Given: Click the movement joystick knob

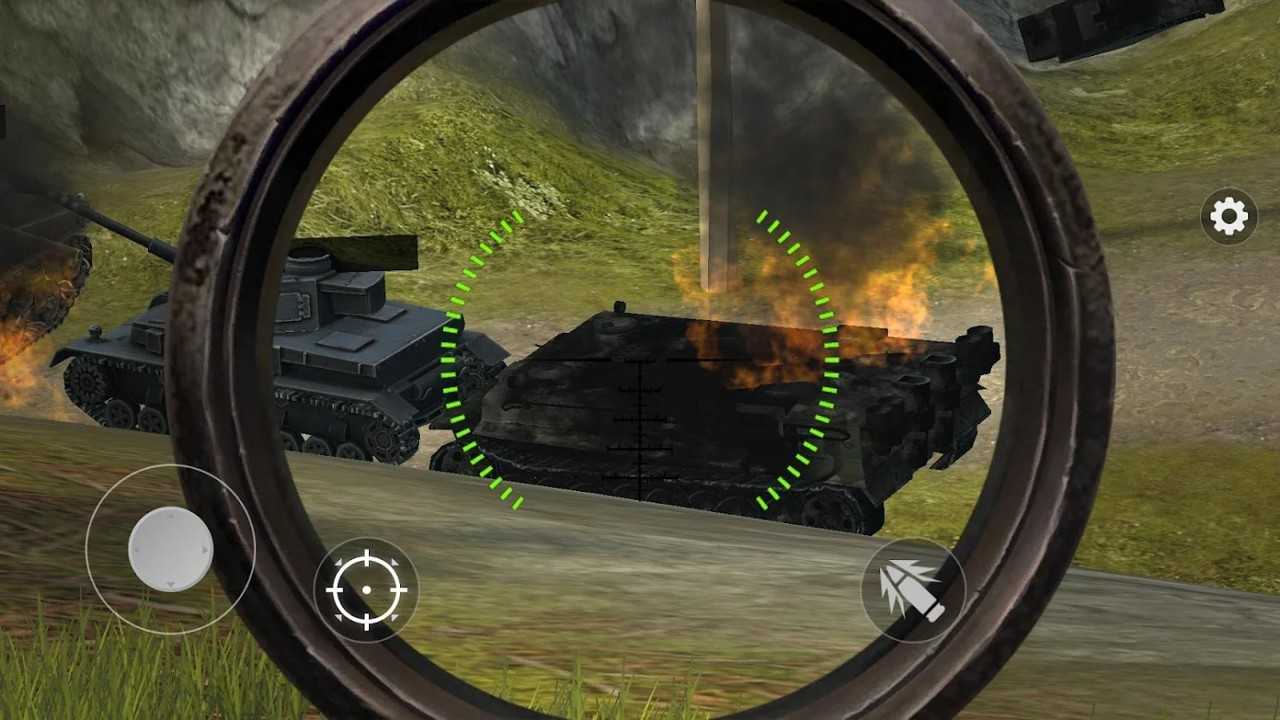Looking at the screenshot, I should [x=168, y=548].
